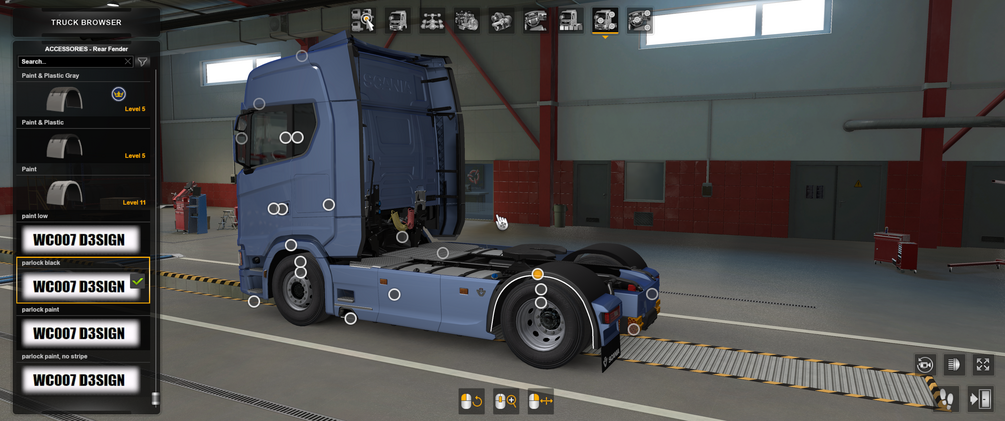The height and width of the screenshot is (421, 1005).
Task: Exit the garage using the door icon
Action: [980, 399]
